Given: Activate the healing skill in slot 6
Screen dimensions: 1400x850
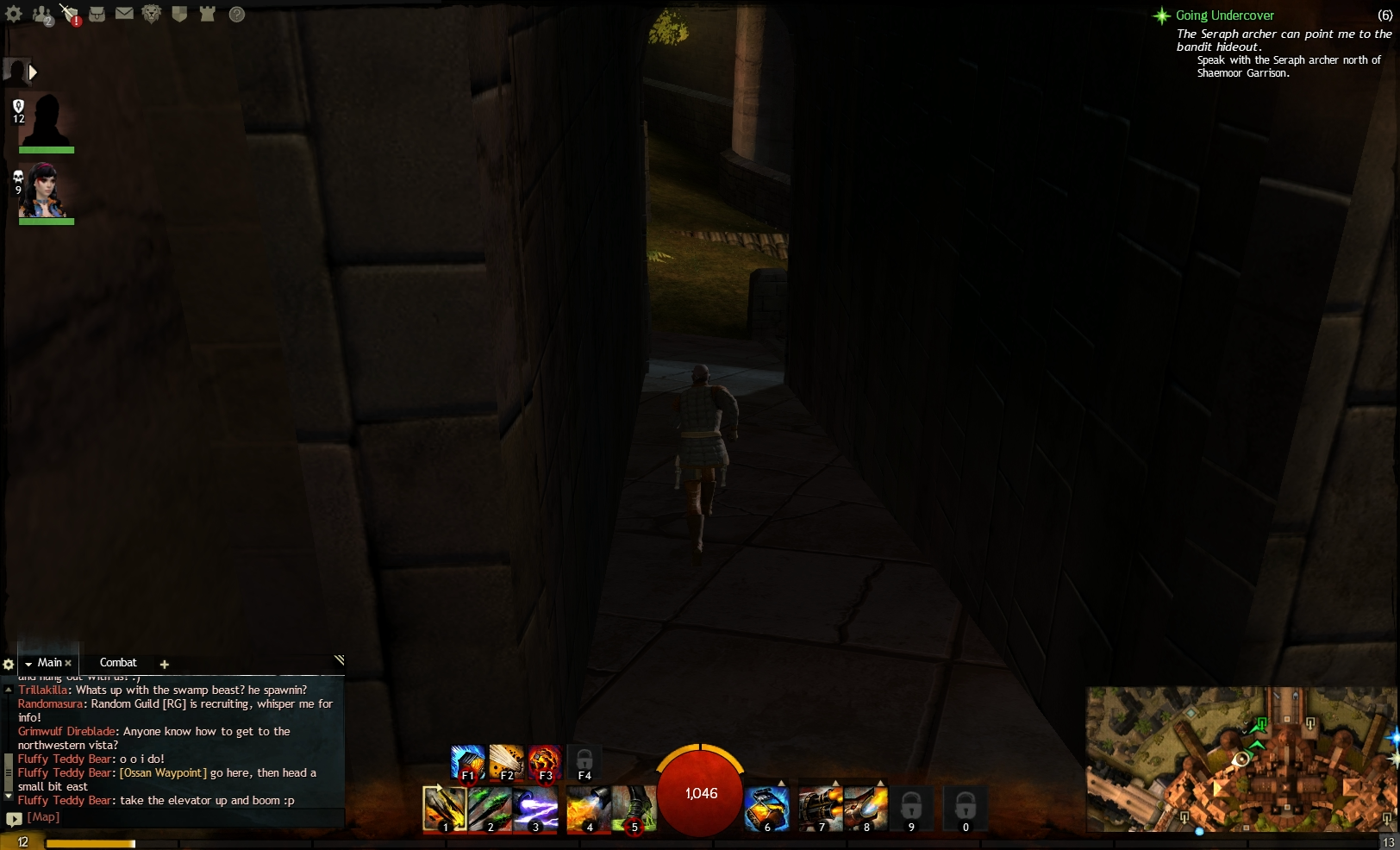Looking at the screenshot, I should [766, 809].
